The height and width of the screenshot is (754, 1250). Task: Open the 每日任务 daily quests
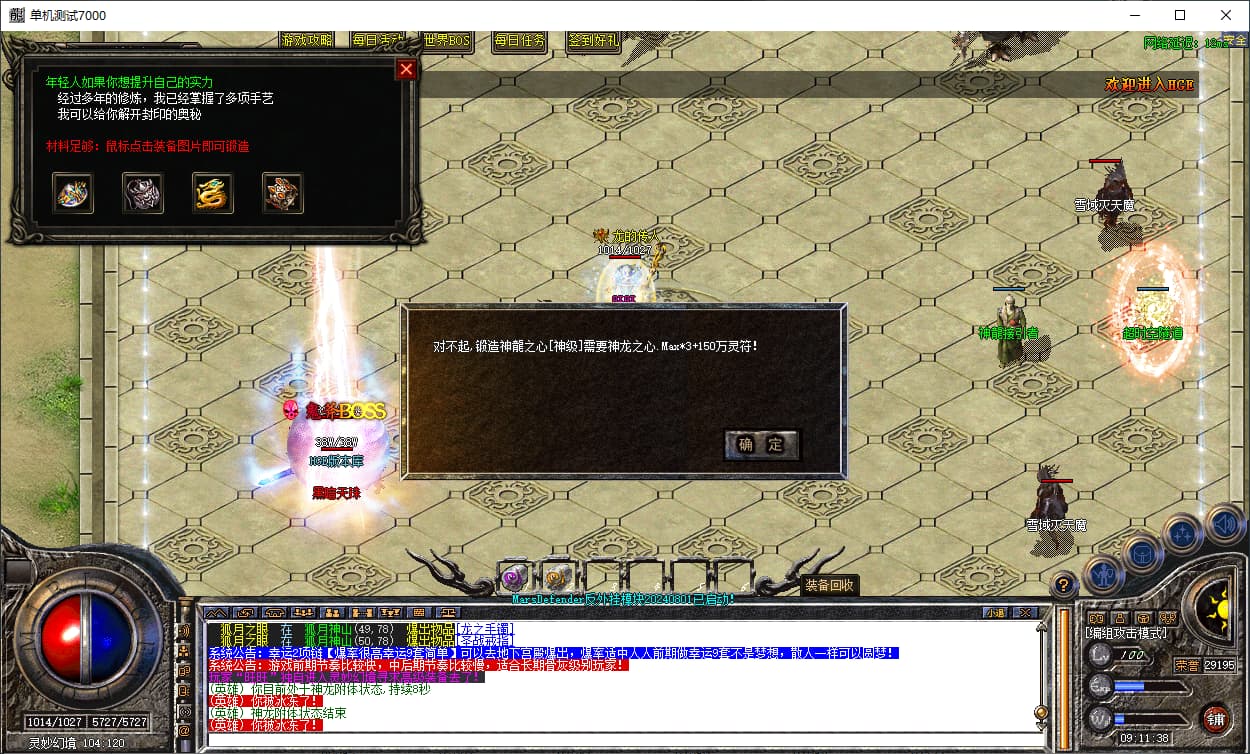click(x=520, y=41)
